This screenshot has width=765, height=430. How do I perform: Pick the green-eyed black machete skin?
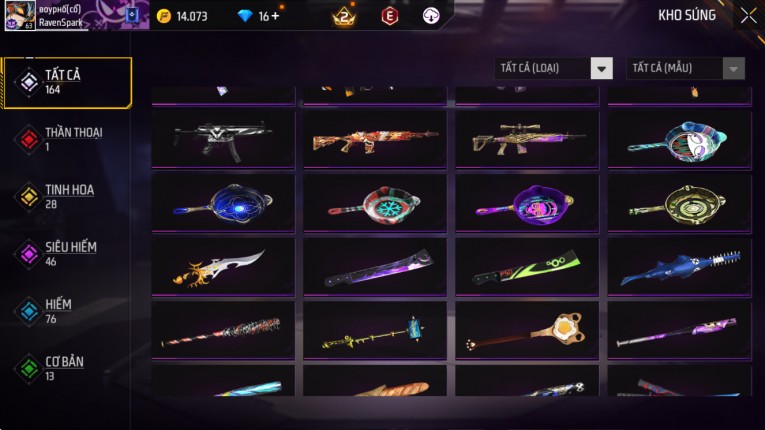(527, 266)
